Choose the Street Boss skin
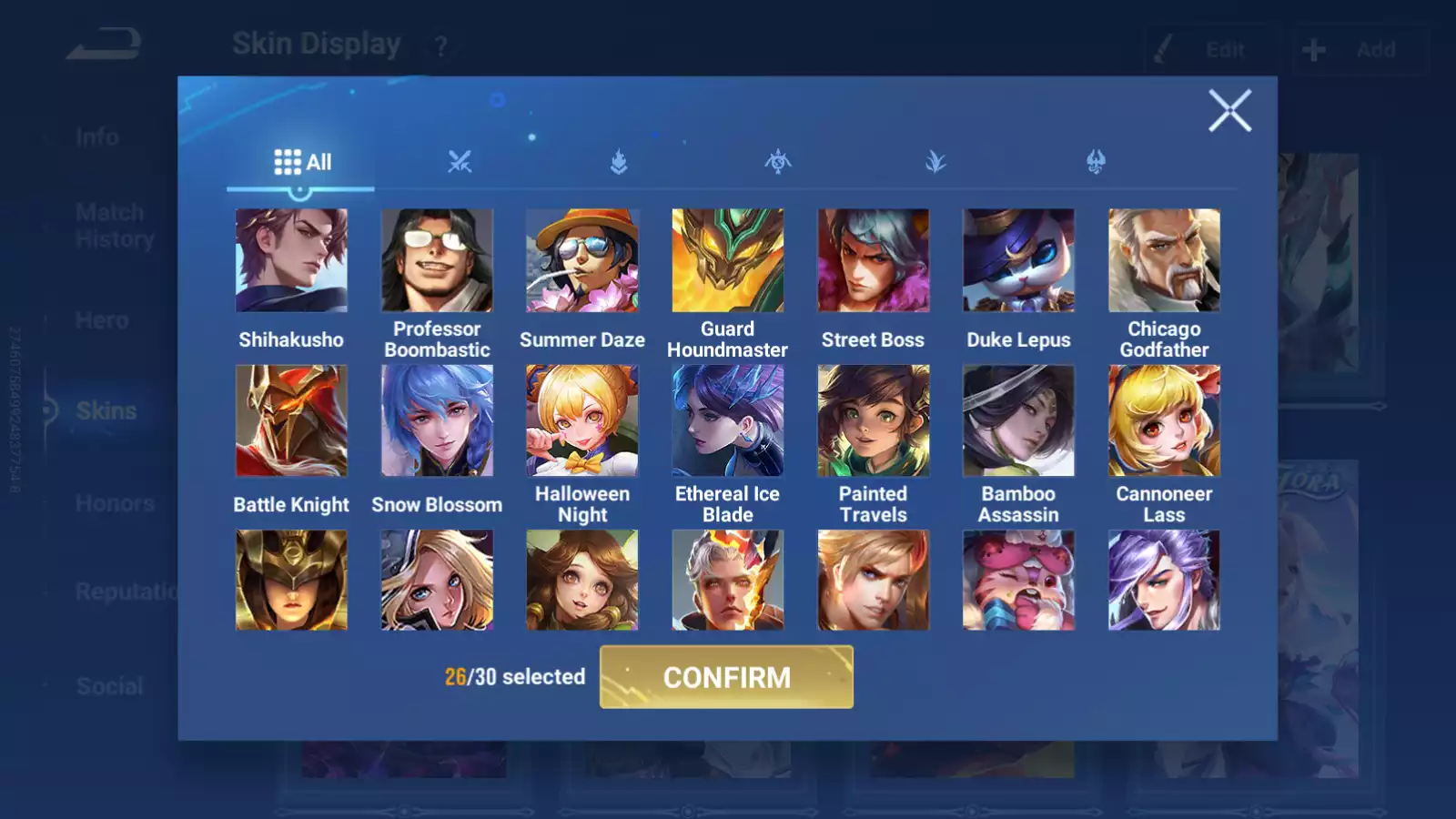 click(x=873, y=260)
